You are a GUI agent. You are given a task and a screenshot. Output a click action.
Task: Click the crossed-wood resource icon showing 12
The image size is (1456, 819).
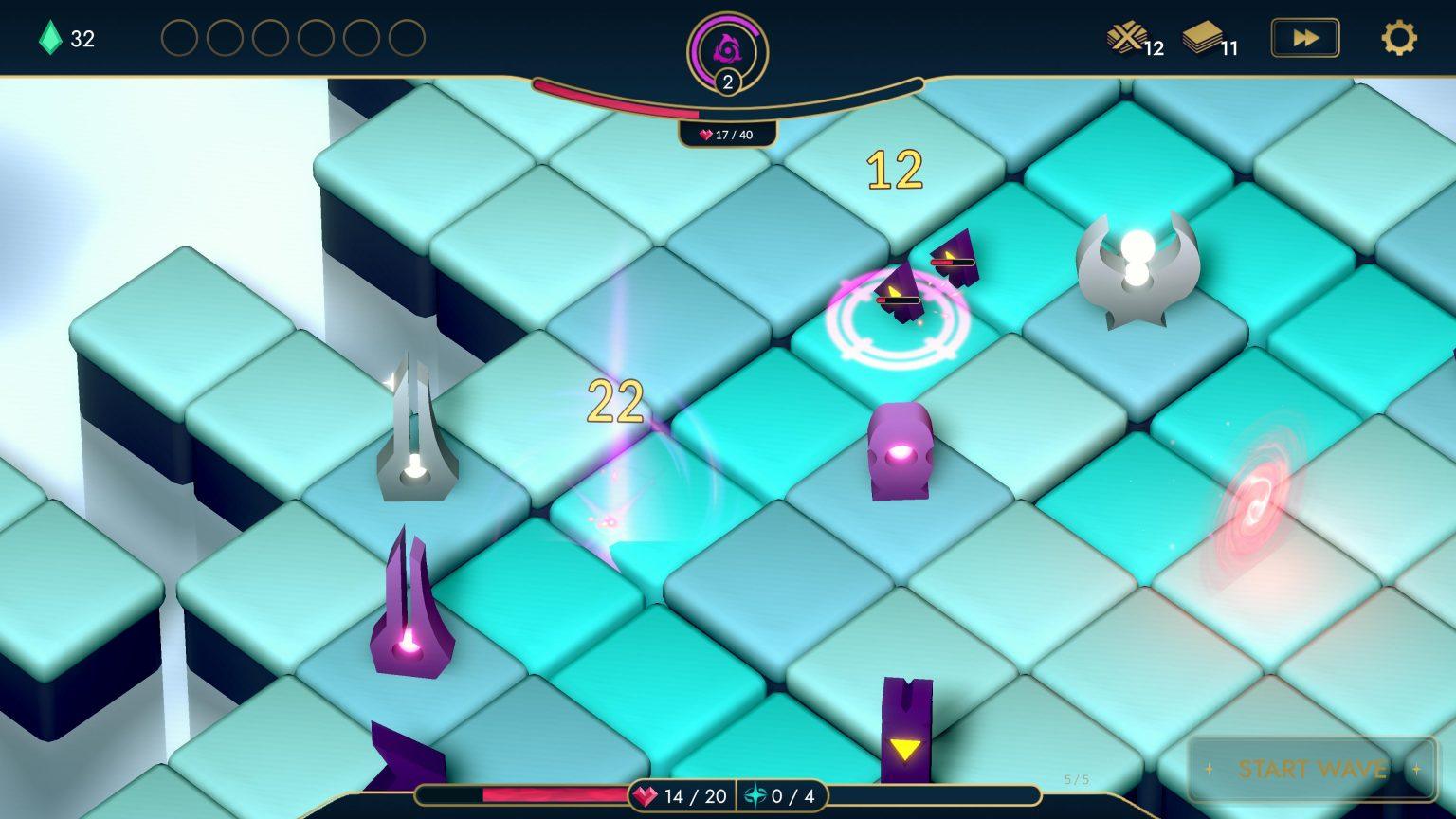(1128, 37)
